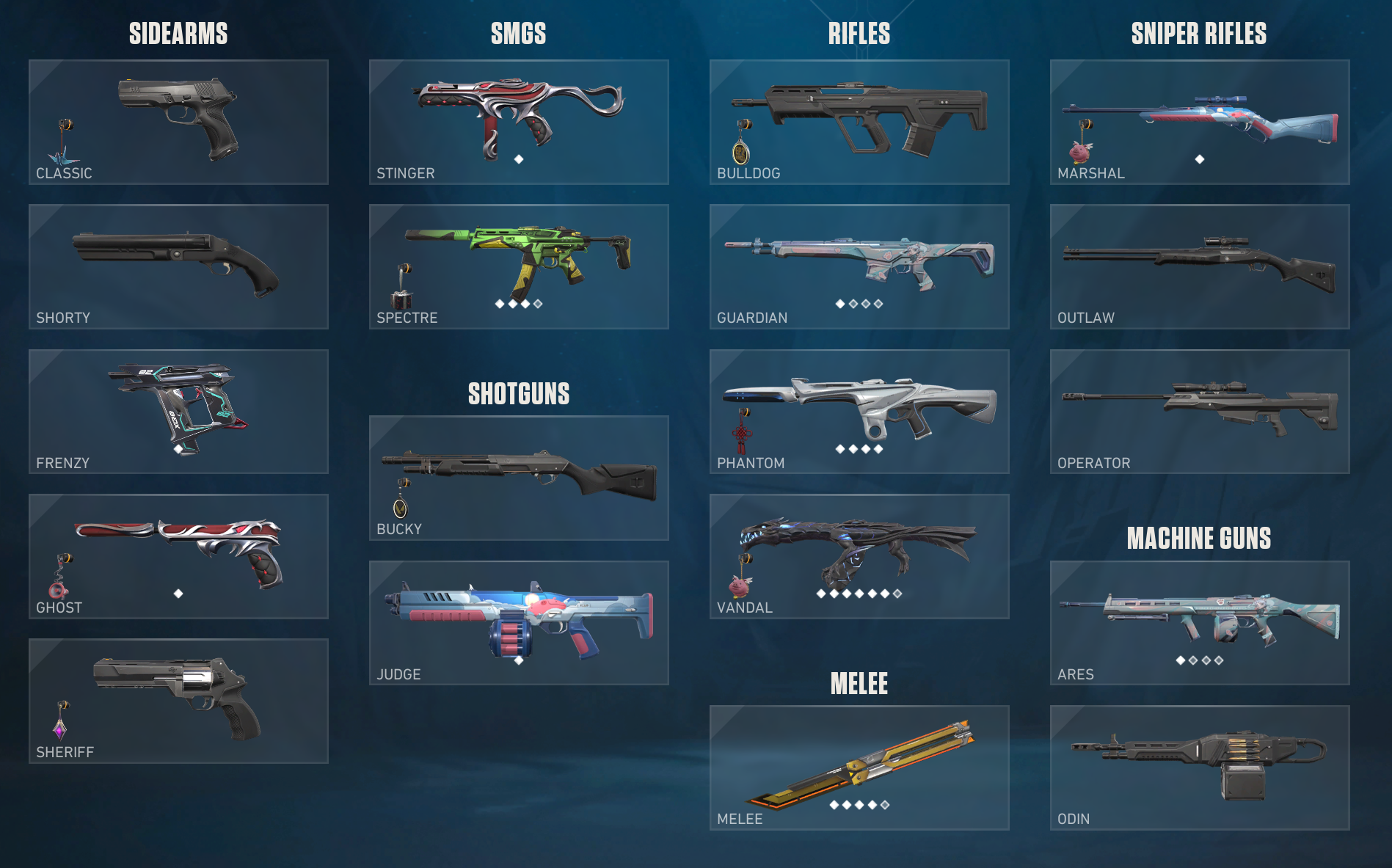Open the Sheriff revolver slot

178,701
